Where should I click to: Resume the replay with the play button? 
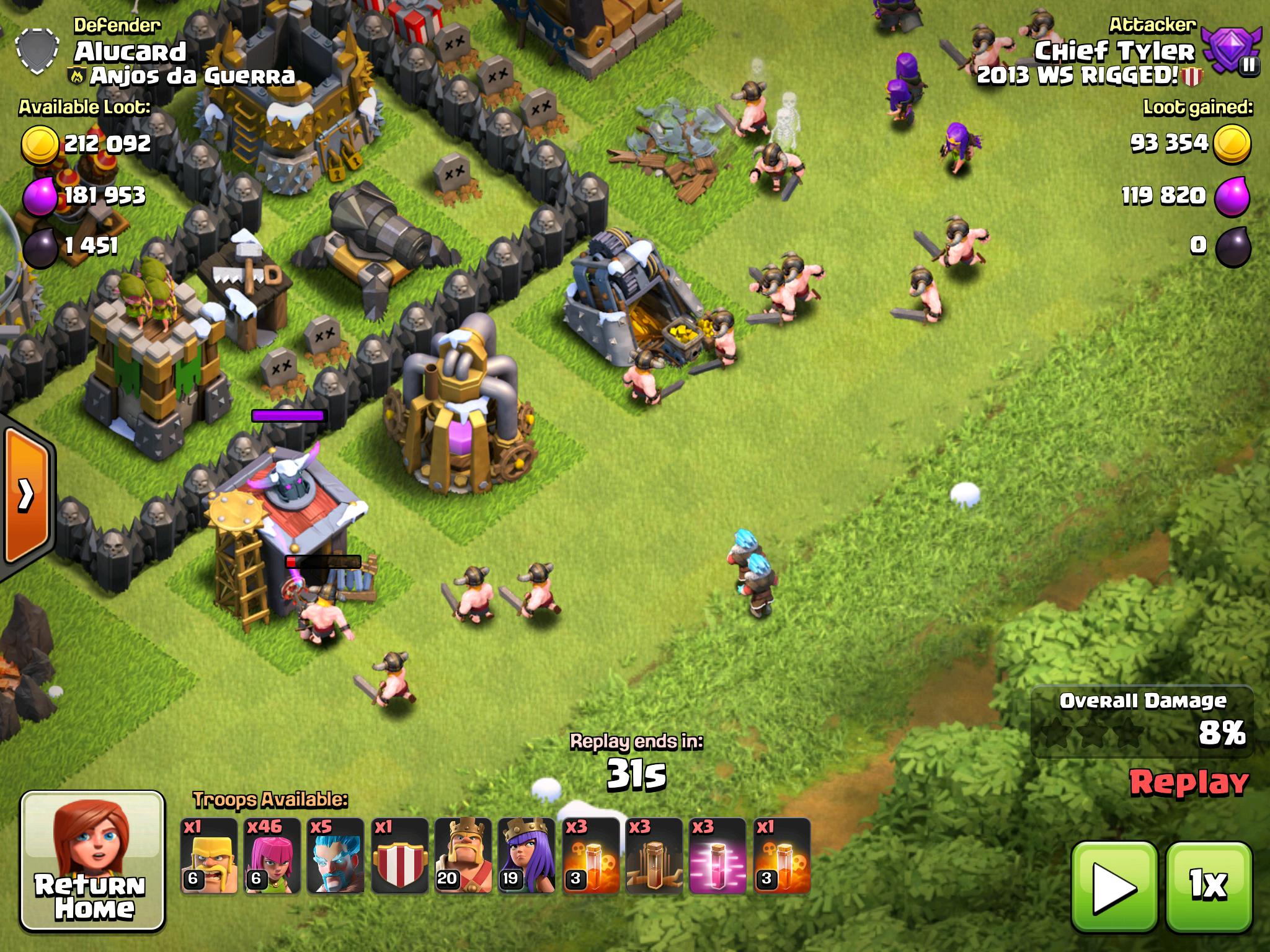click(x=1114, y=887)
